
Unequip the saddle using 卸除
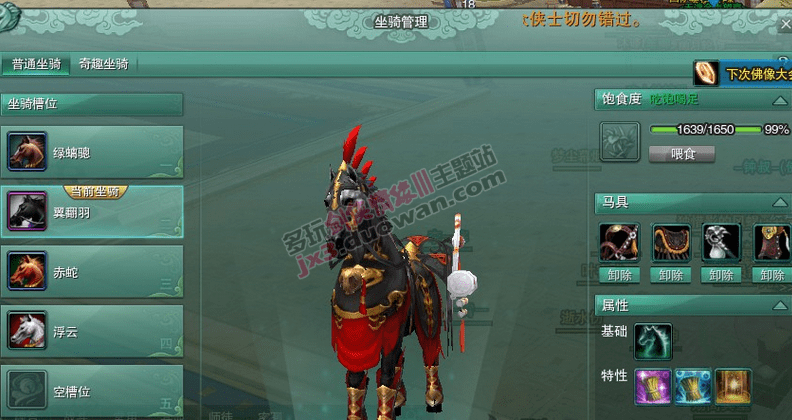click(671, 275)
